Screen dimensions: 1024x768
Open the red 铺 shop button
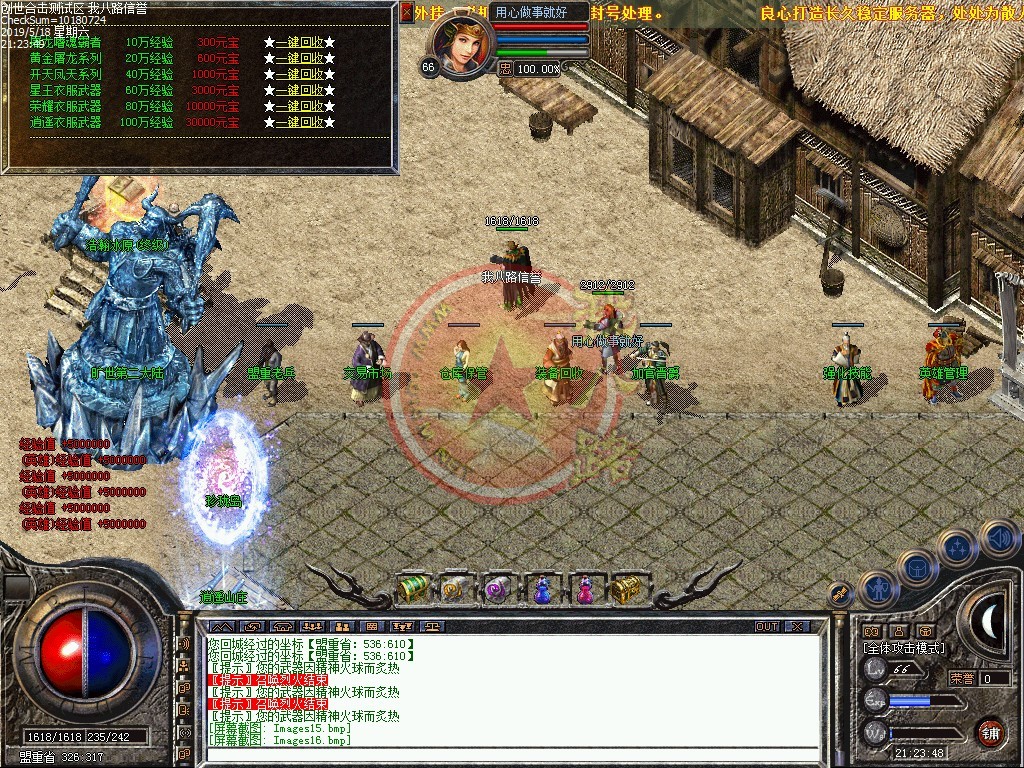(x=990, y=731)
